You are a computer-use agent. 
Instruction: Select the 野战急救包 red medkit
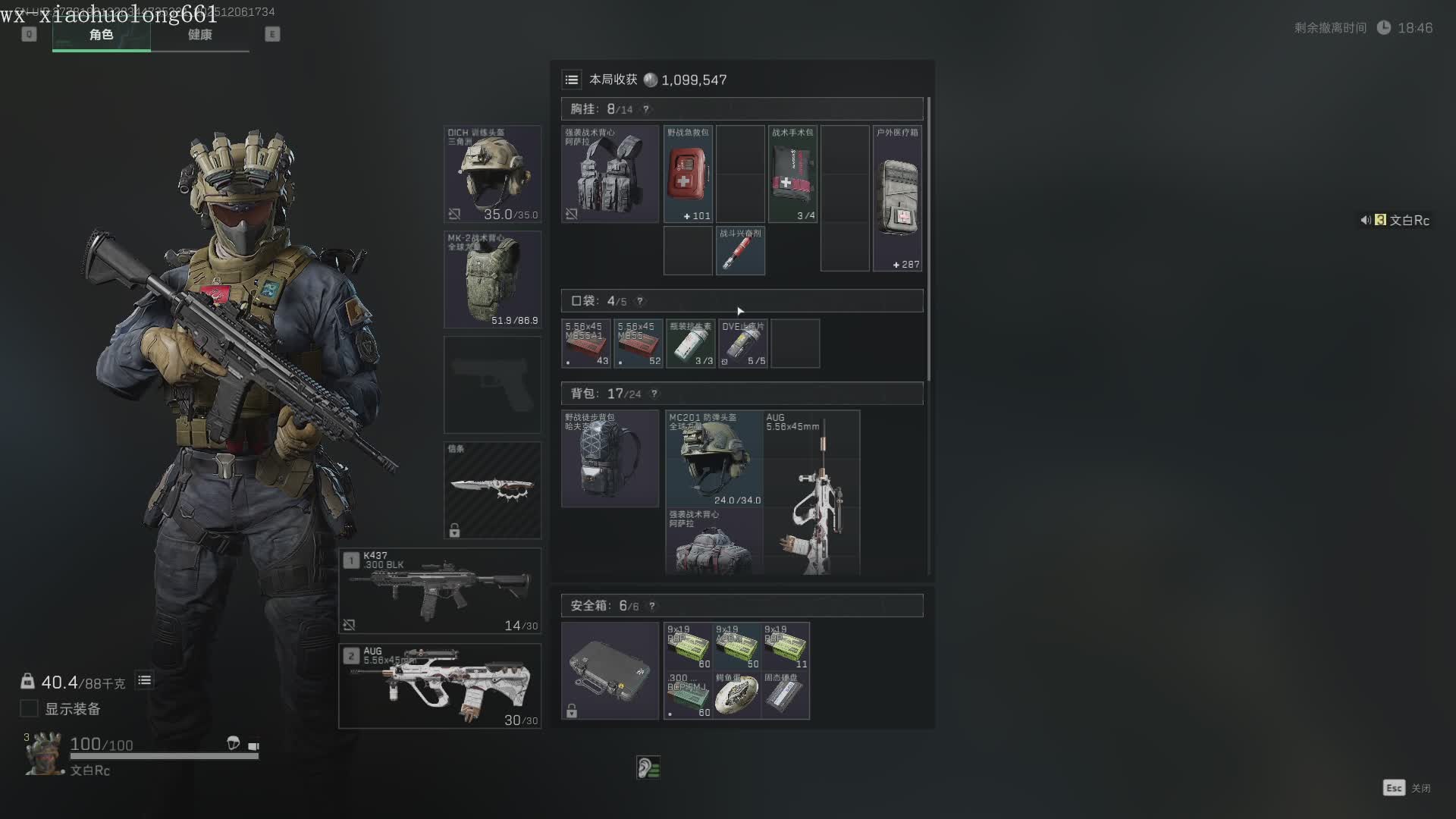(x=688, y=174)
